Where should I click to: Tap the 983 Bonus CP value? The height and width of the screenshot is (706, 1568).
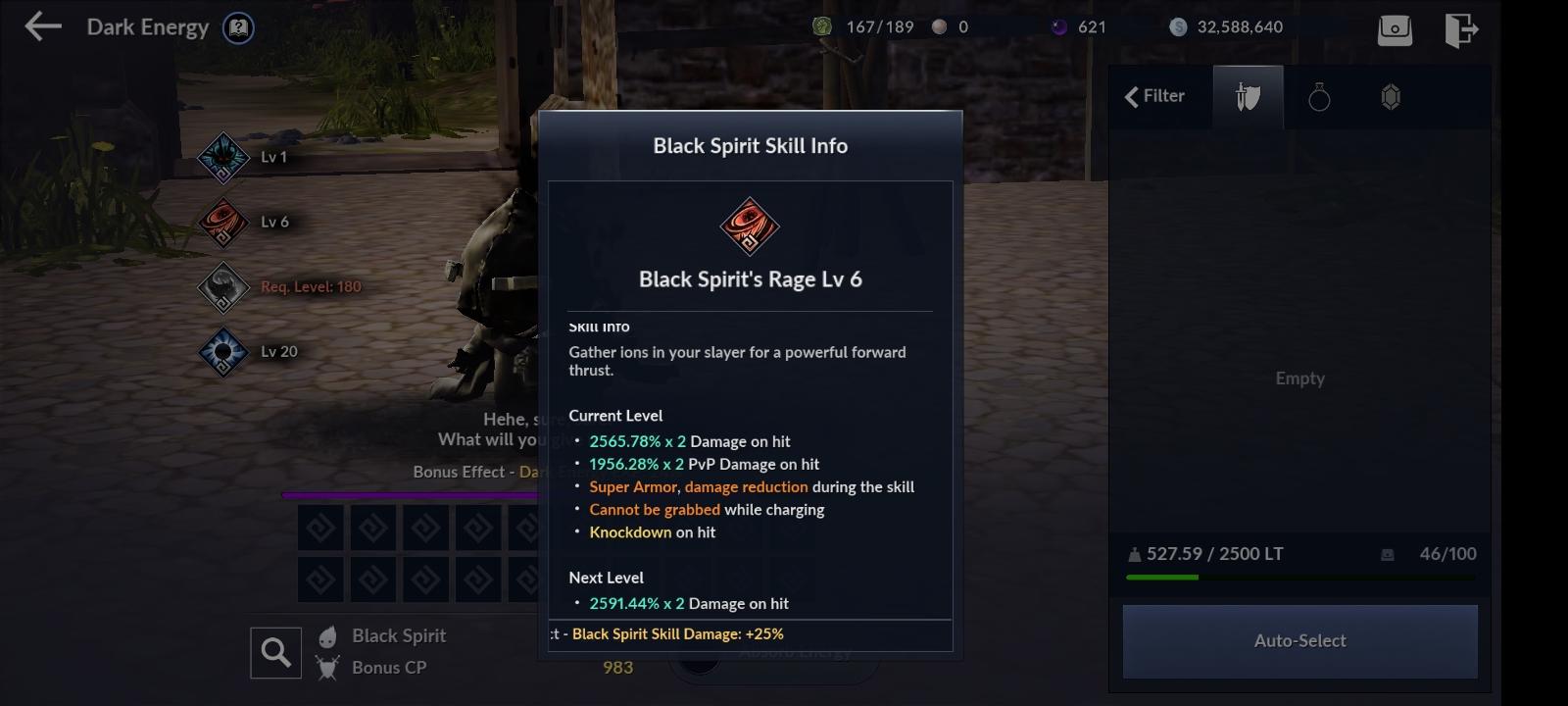pos(617,667)
